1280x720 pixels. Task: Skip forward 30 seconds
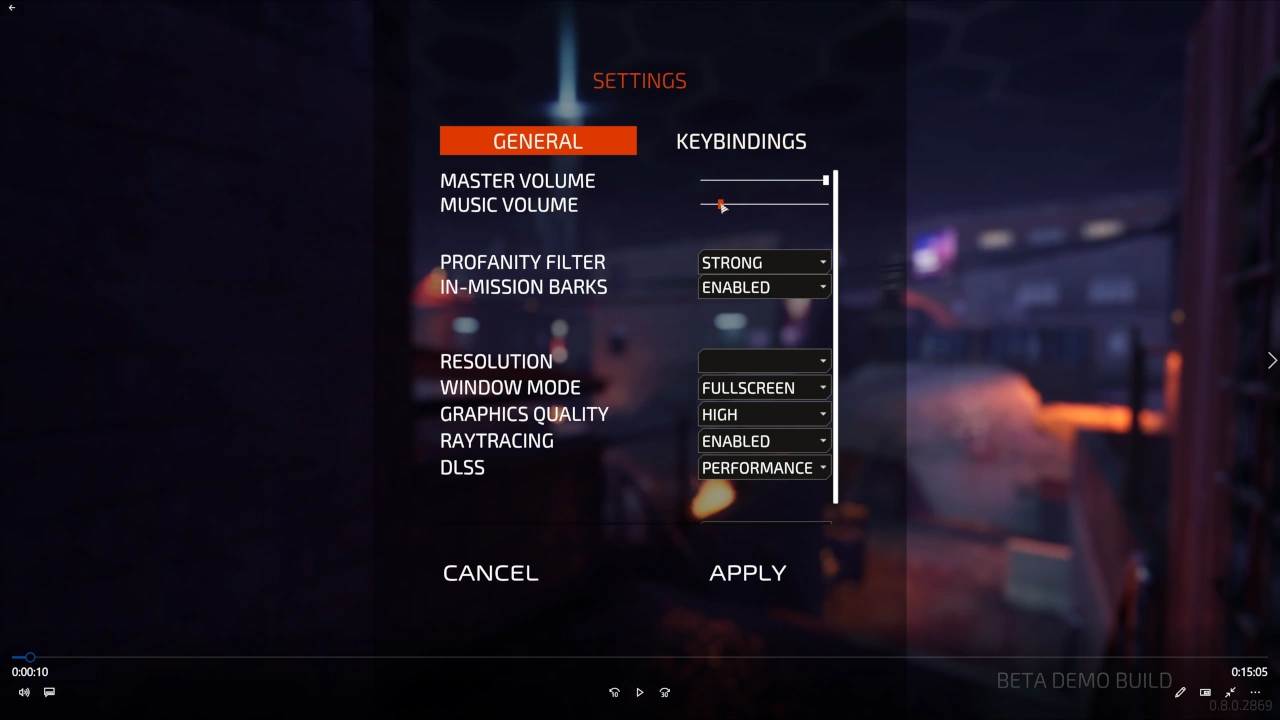(x=664, y=692)
